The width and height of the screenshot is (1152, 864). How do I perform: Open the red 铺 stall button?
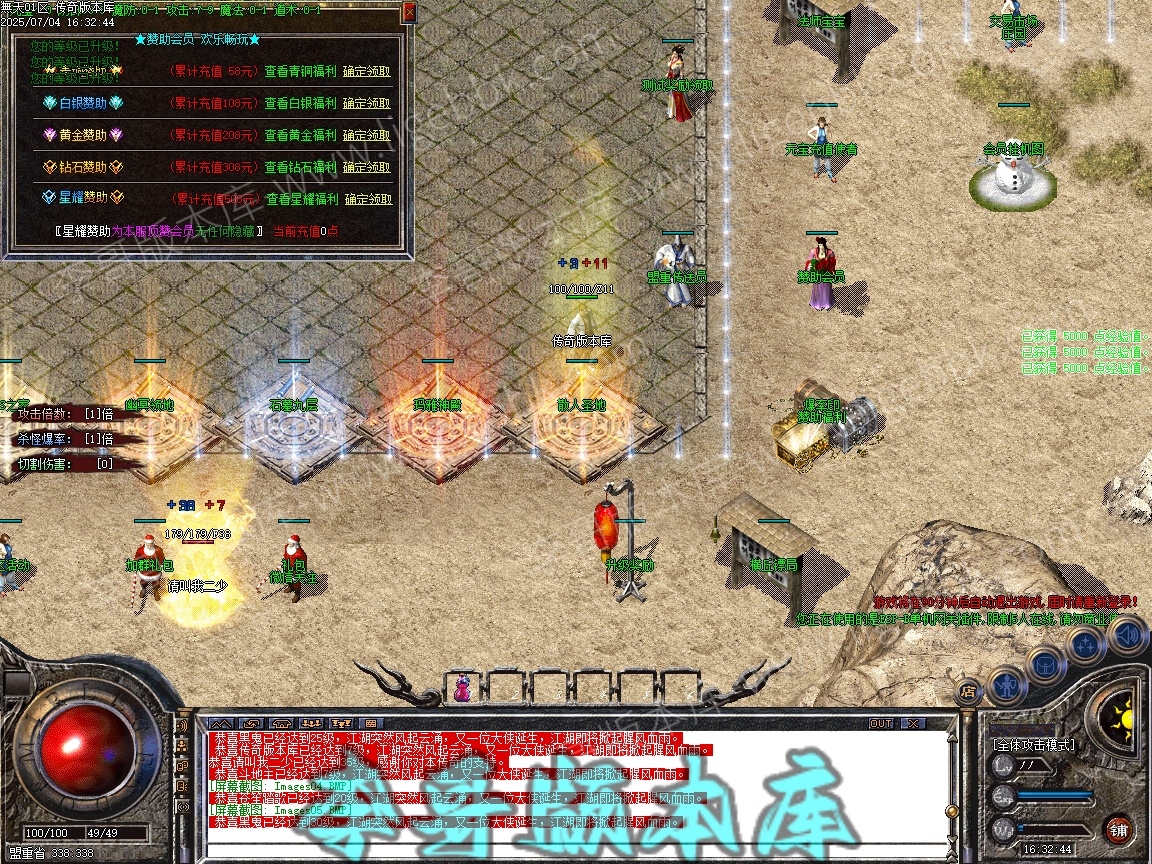(x=1119, y=828)
